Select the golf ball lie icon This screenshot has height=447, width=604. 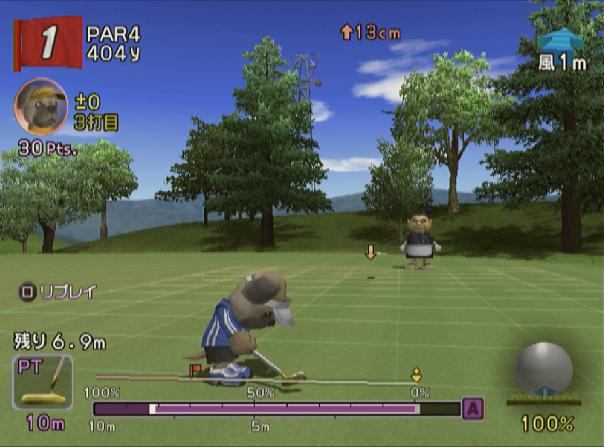click(x=543, y=370)
